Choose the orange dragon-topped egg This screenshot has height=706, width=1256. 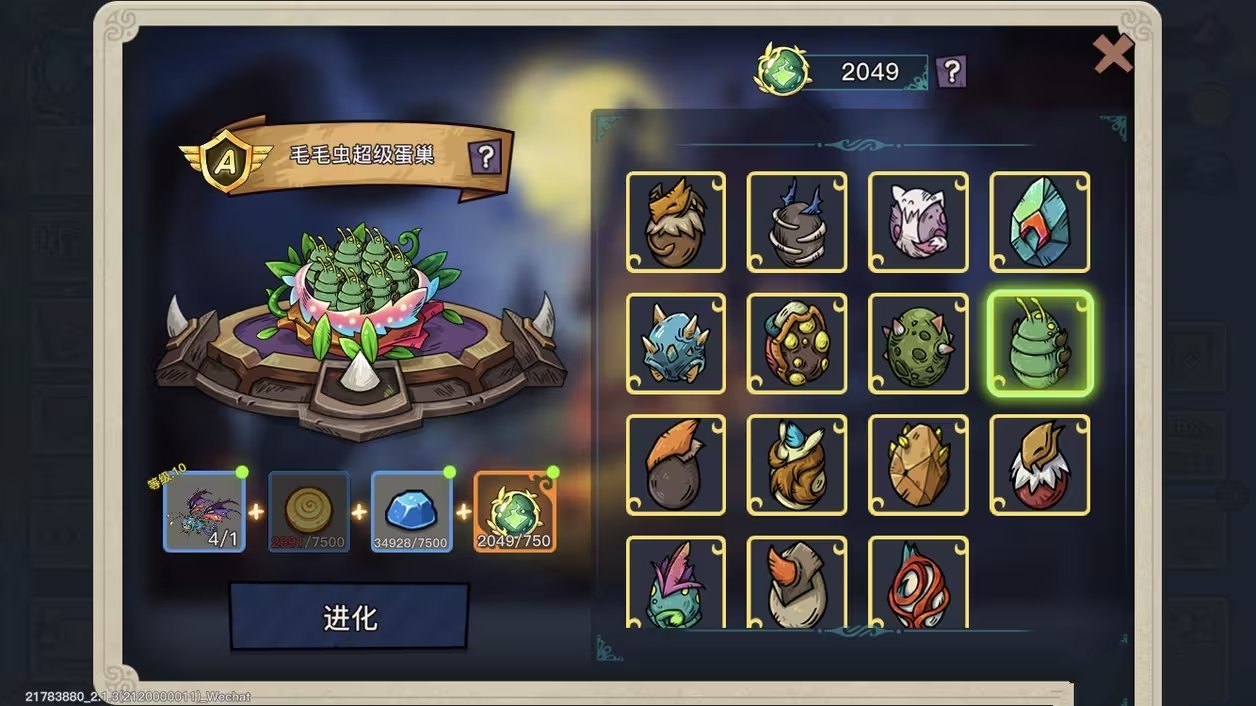pos(676,222)
